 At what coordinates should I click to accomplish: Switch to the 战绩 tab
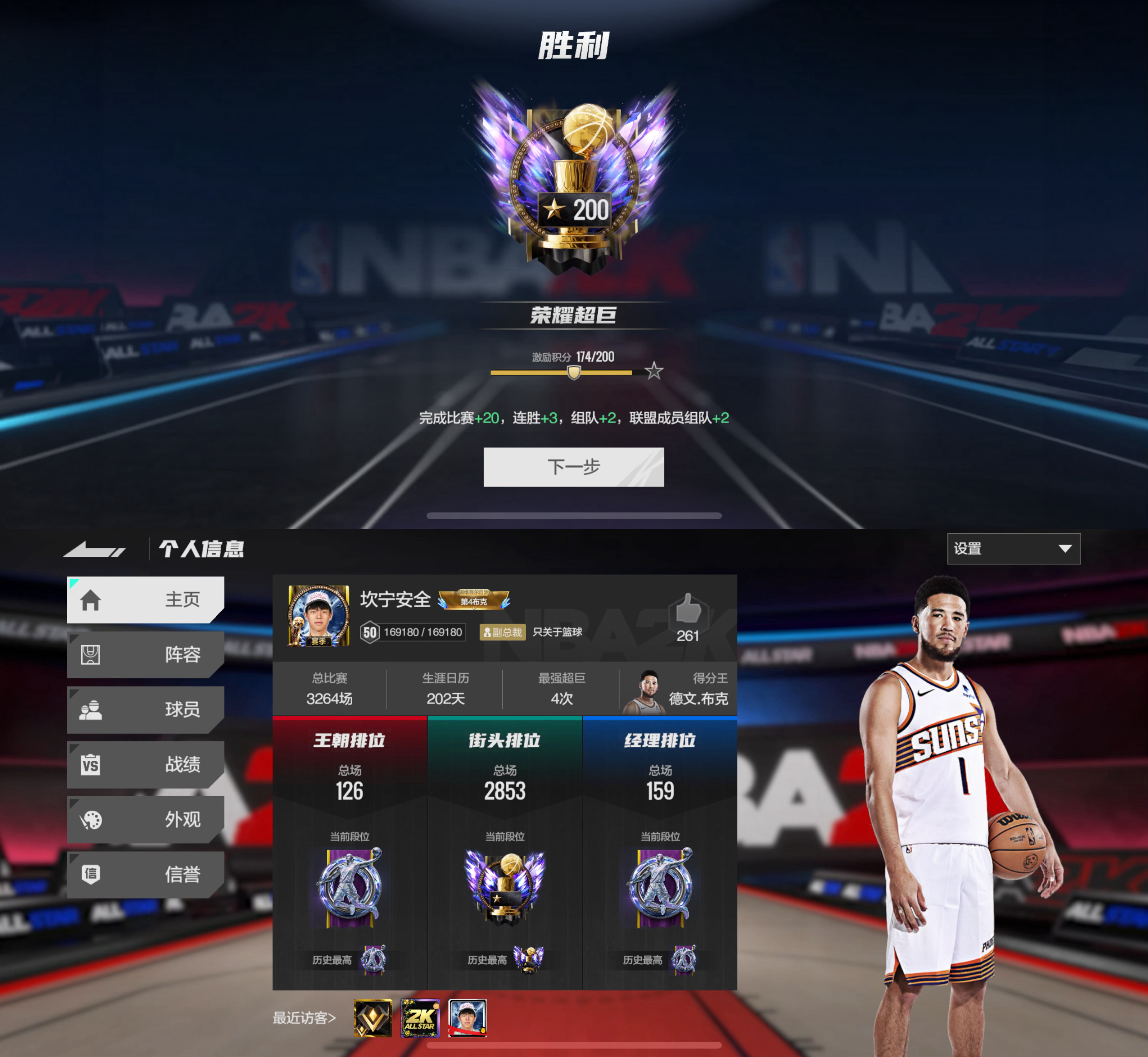pos(172,765)
